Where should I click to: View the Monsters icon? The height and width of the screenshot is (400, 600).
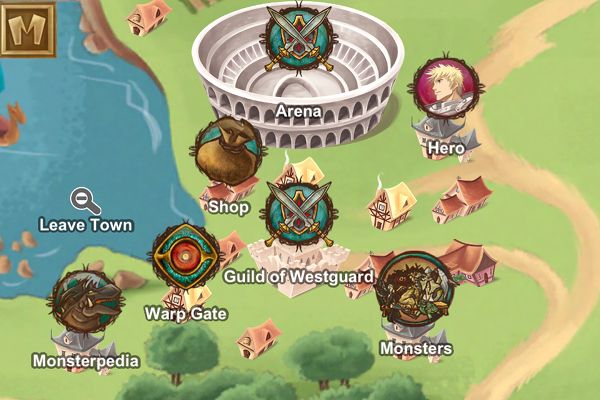tap(416, 288)
